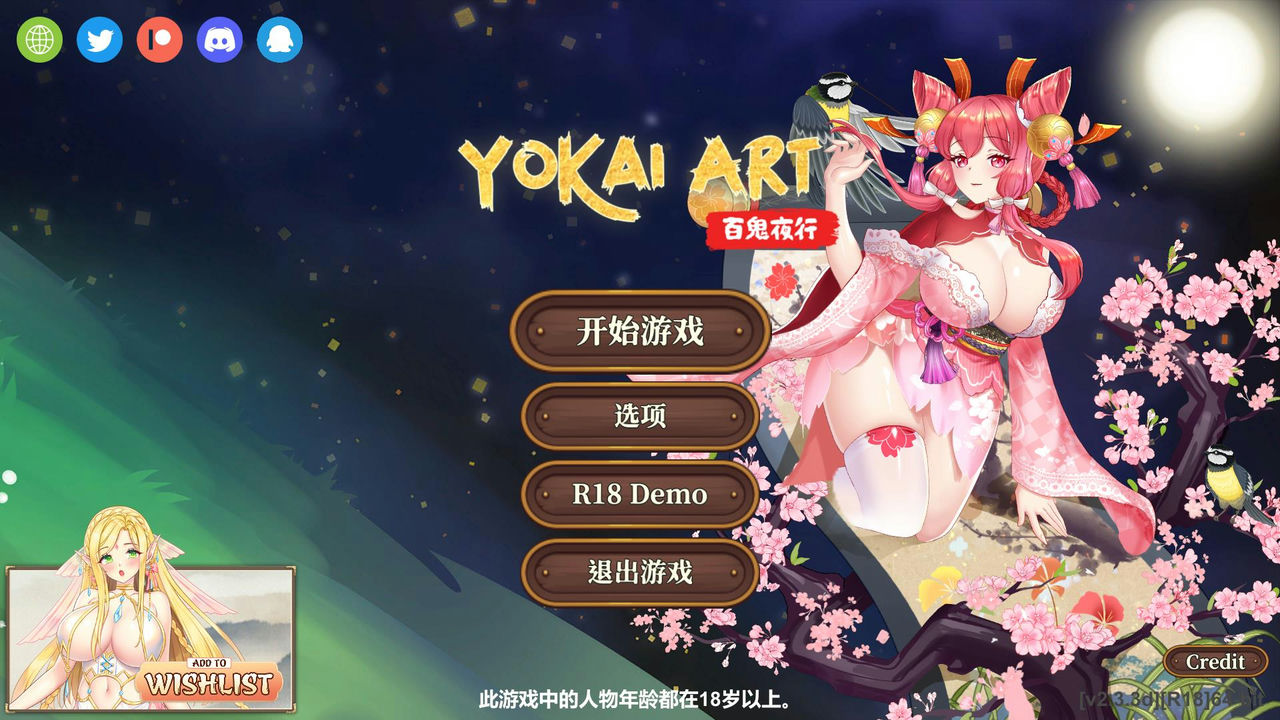Open the official website via the globe icon
The width and height of the screenshot is (1280, 720).
pyautogui.click(x=39, y=41)
